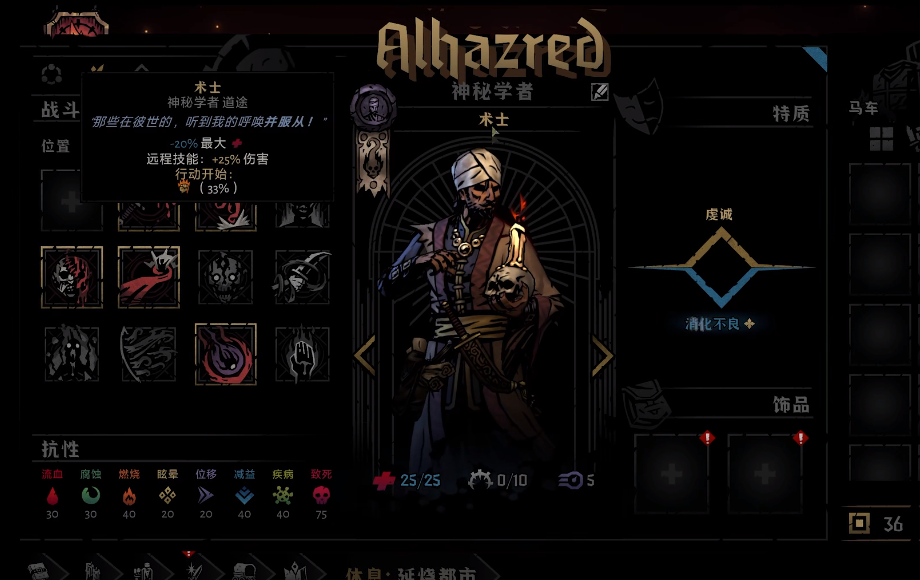Show the next hero with right arrow
This screenshot has width=920, height=580.
point(602,355)
